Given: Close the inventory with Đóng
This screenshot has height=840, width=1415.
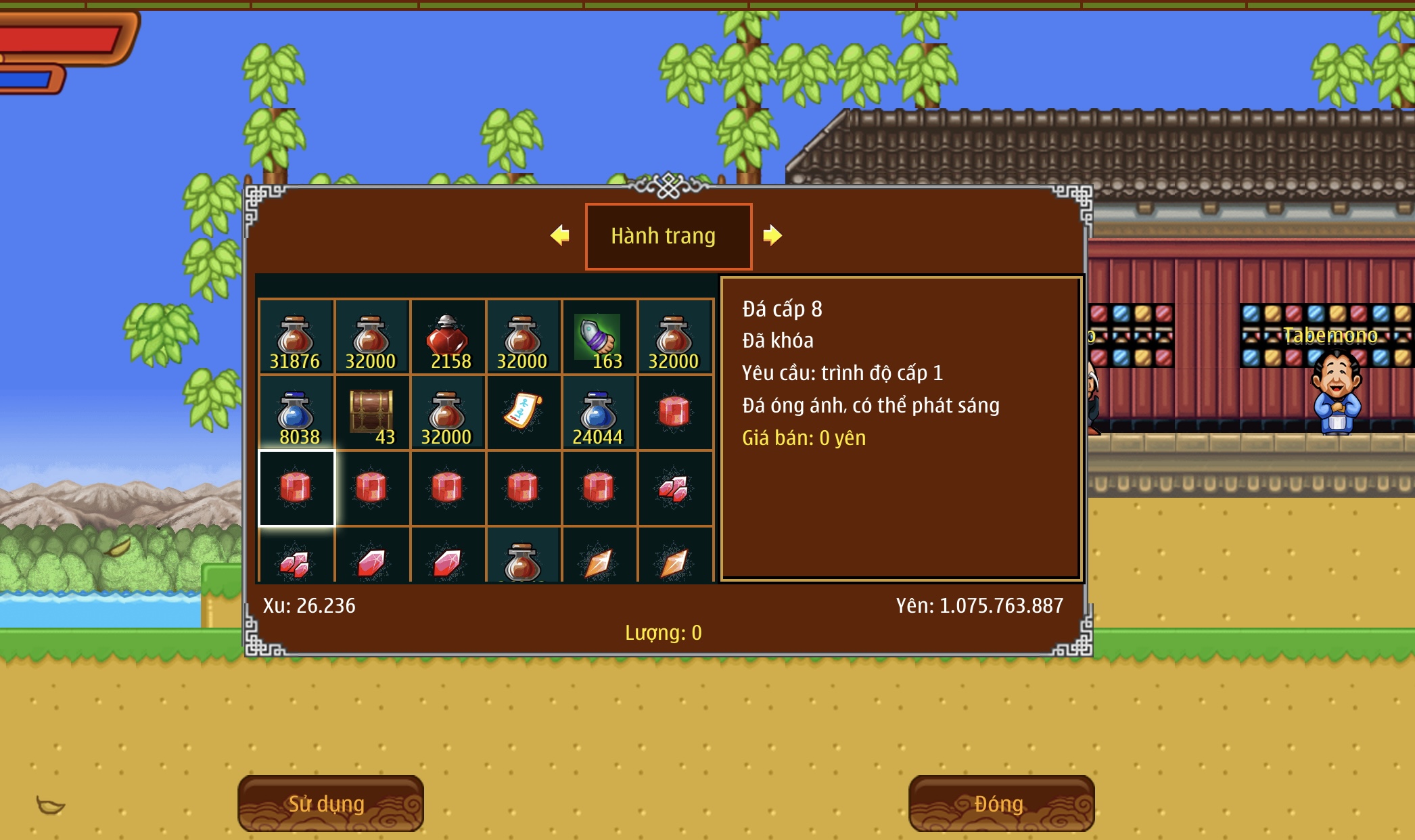Looking at the screenshot, I should [x=1001, y=803].
